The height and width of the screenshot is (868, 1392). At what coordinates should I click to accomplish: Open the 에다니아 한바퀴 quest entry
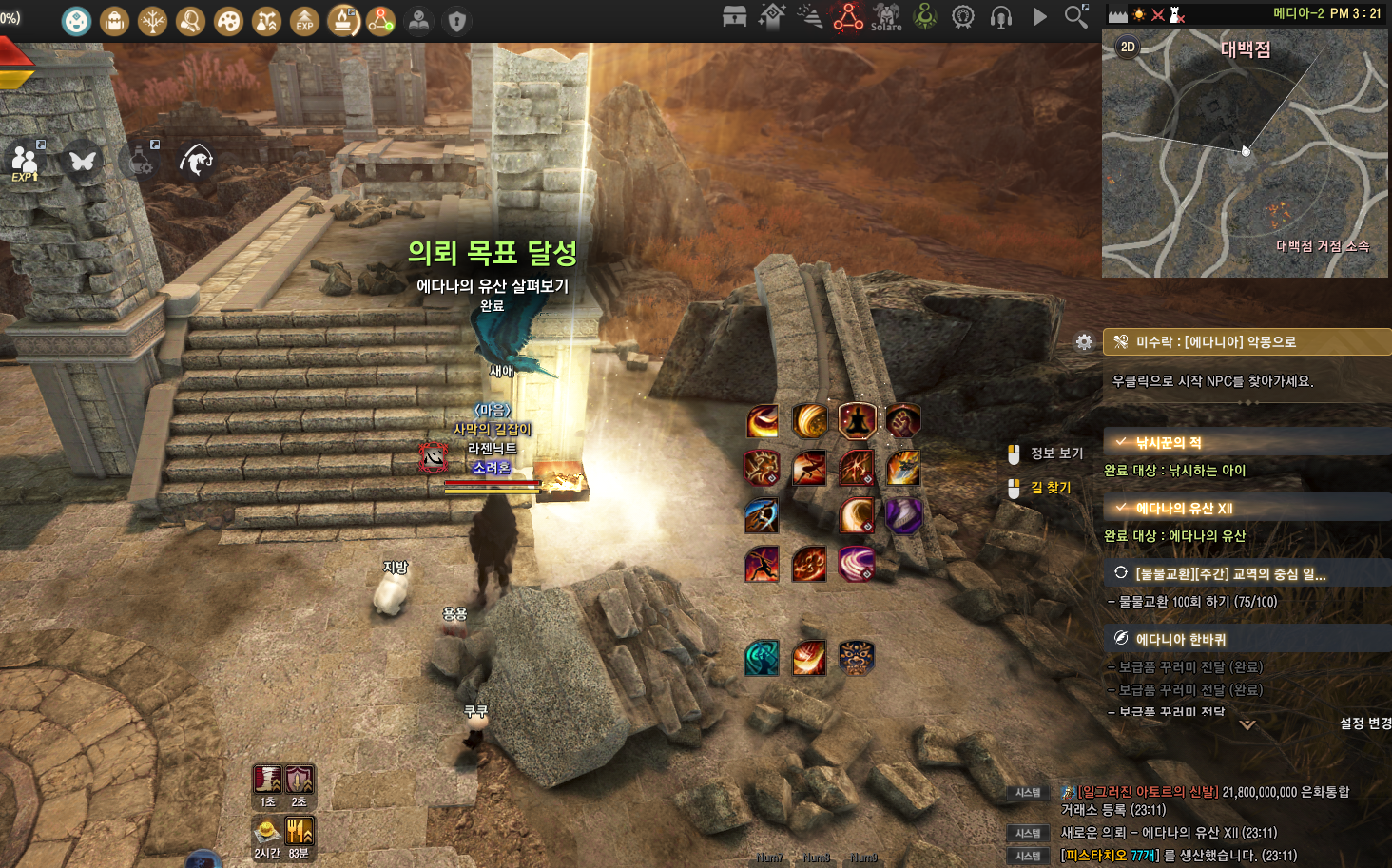pos(1180,639)
